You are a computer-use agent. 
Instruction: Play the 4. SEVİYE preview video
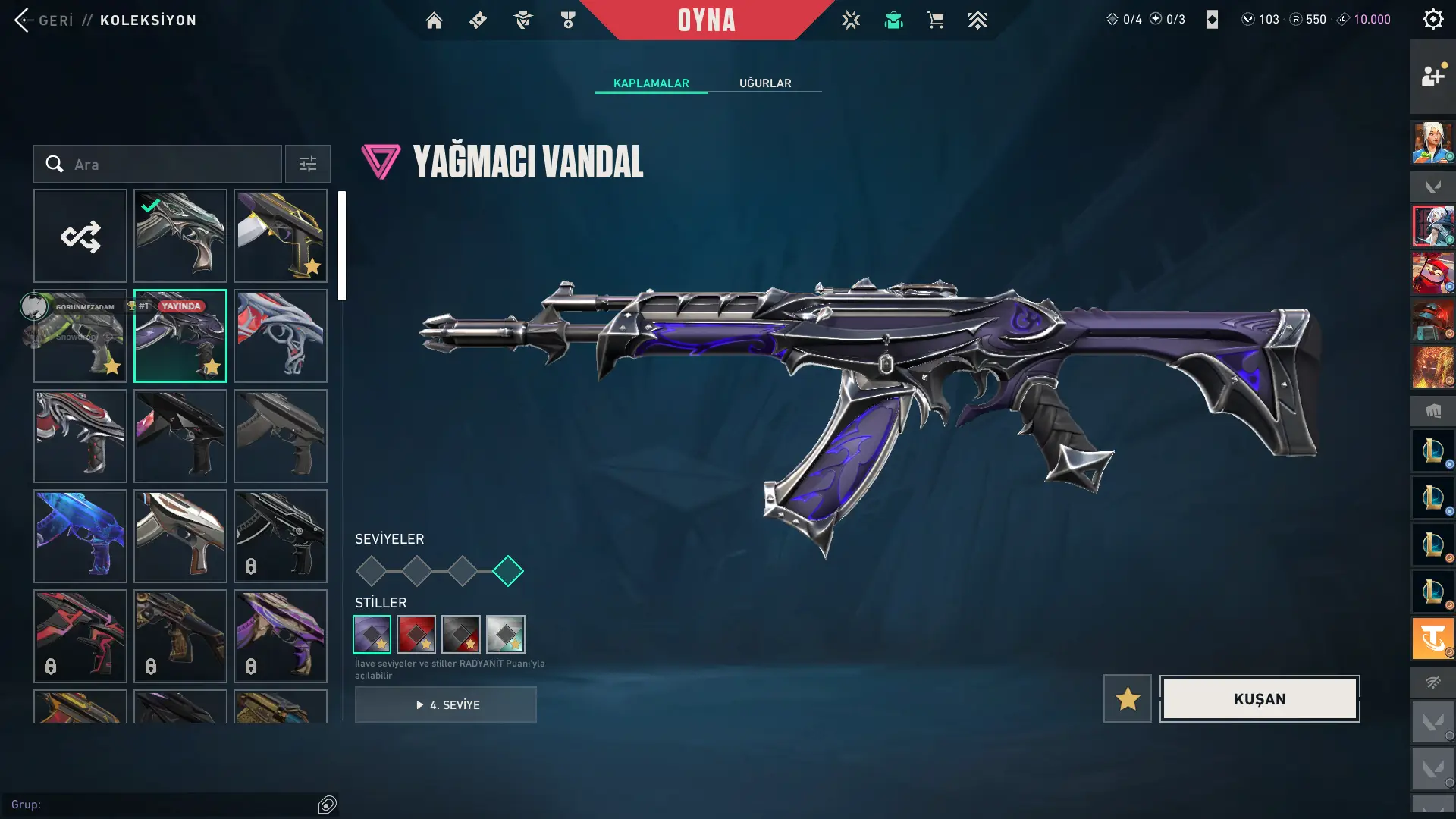click(x=446, y=704)
